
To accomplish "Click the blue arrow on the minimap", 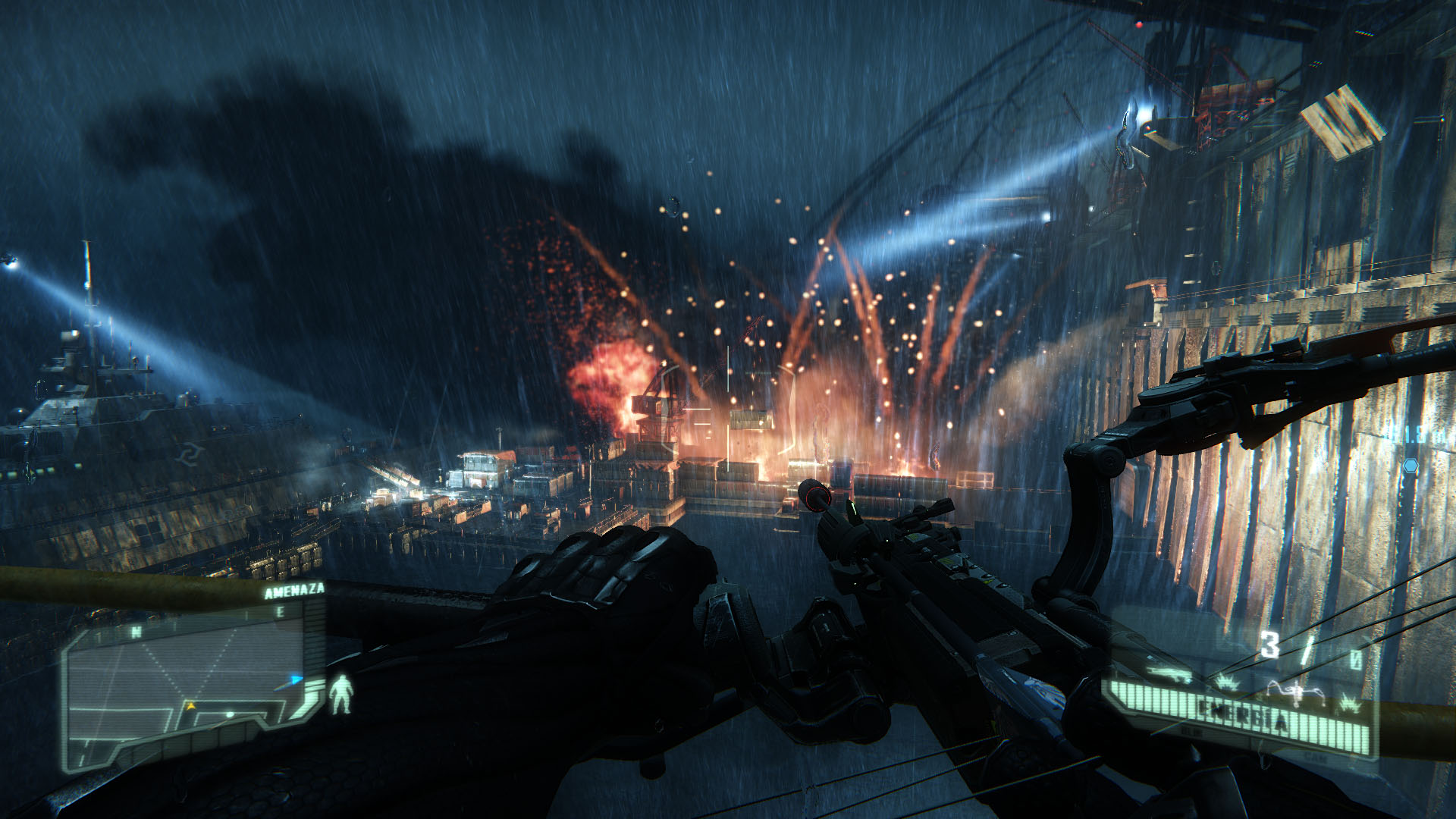I will coord(297,679).
